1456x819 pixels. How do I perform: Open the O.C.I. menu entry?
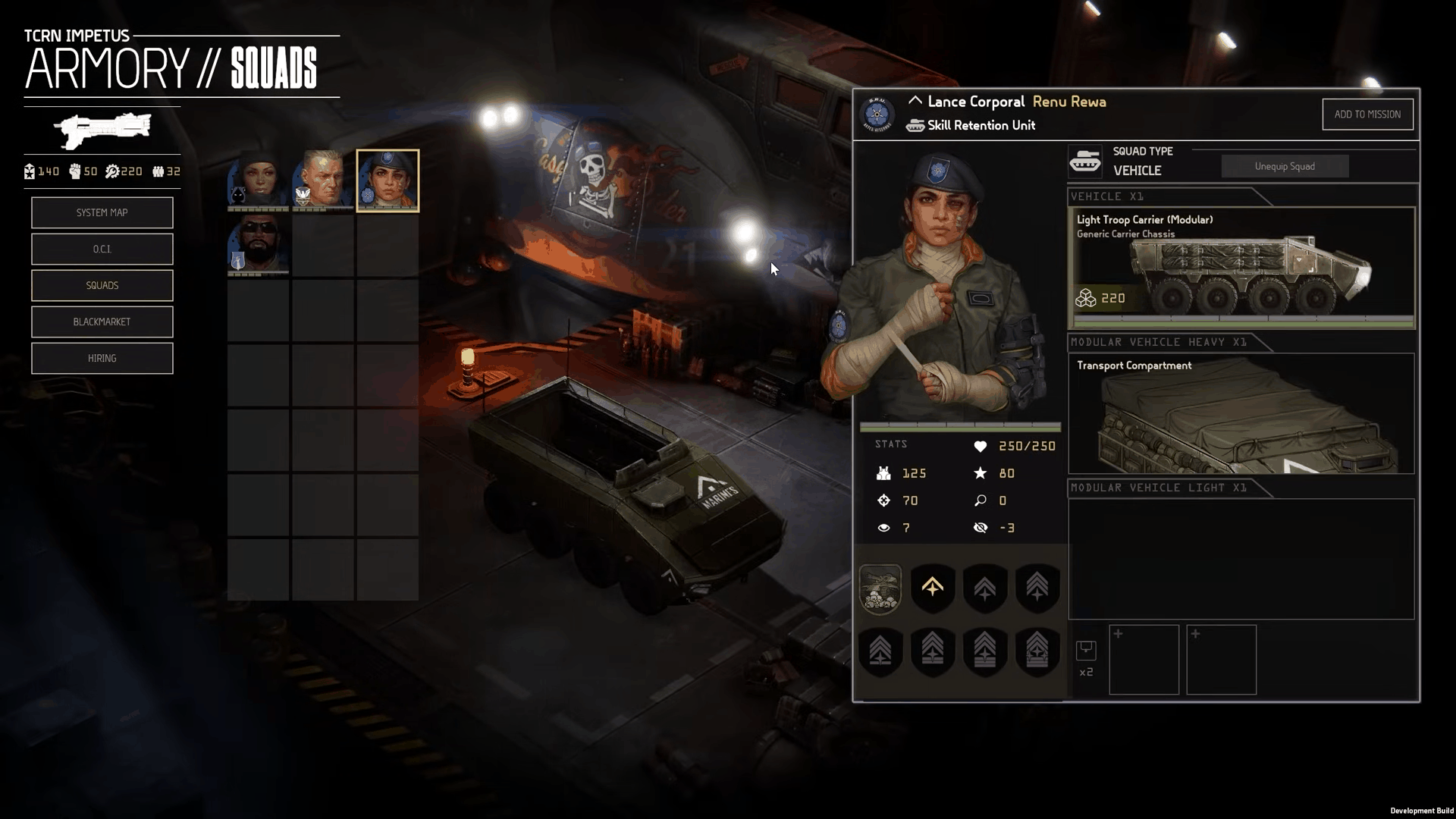coord(102,249)
